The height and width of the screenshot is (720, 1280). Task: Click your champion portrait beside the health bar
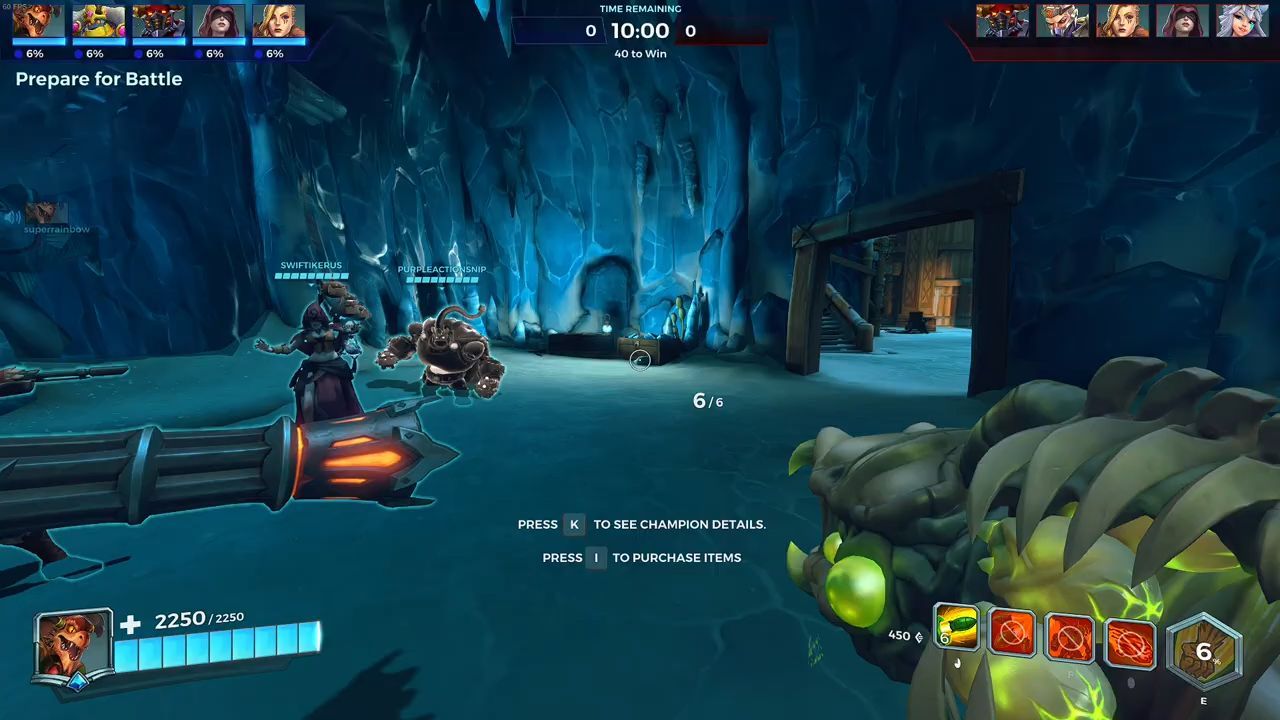[x=72, y=645]
